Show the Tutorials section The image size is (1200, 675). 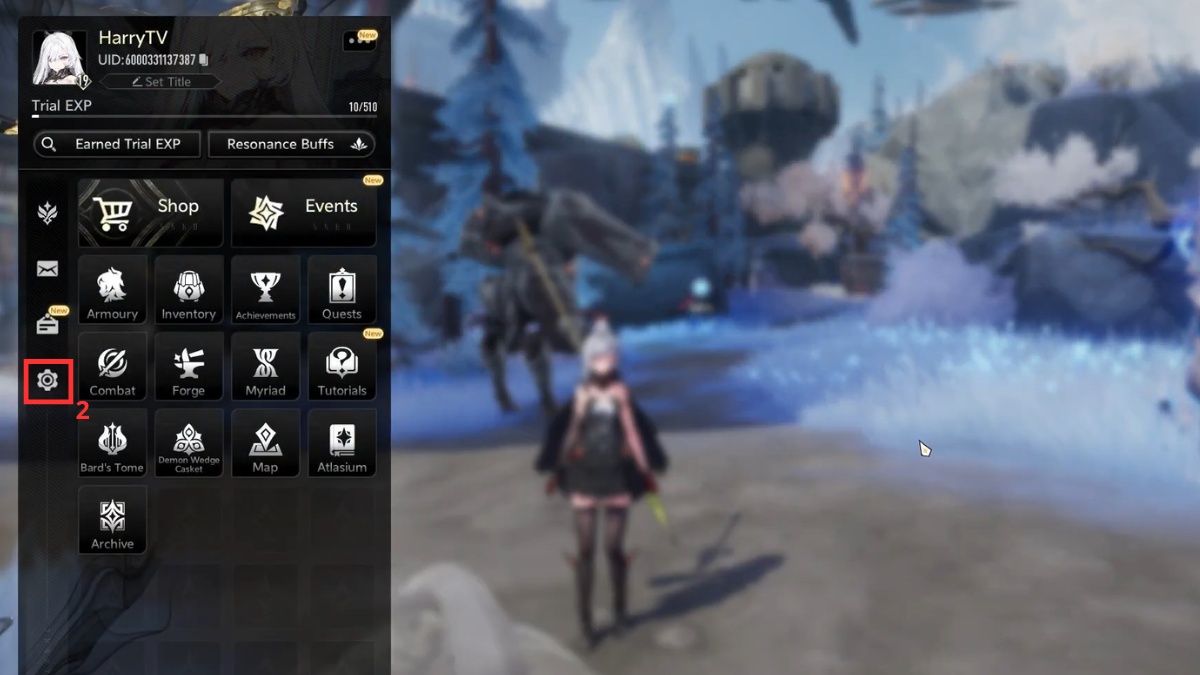[342, 367]
